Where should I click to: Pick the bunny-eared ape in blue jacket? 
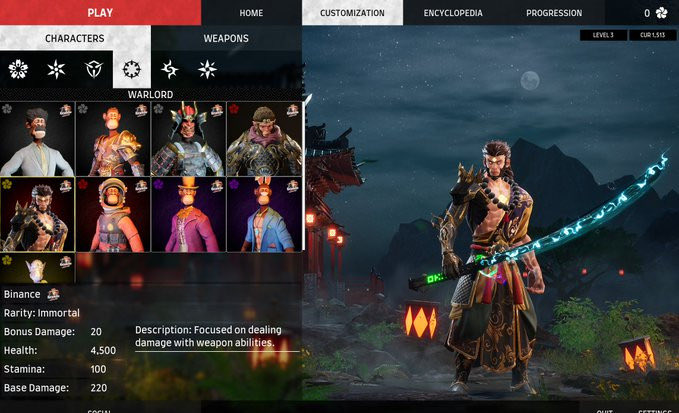pyautogui.click(x=264, y=214)
